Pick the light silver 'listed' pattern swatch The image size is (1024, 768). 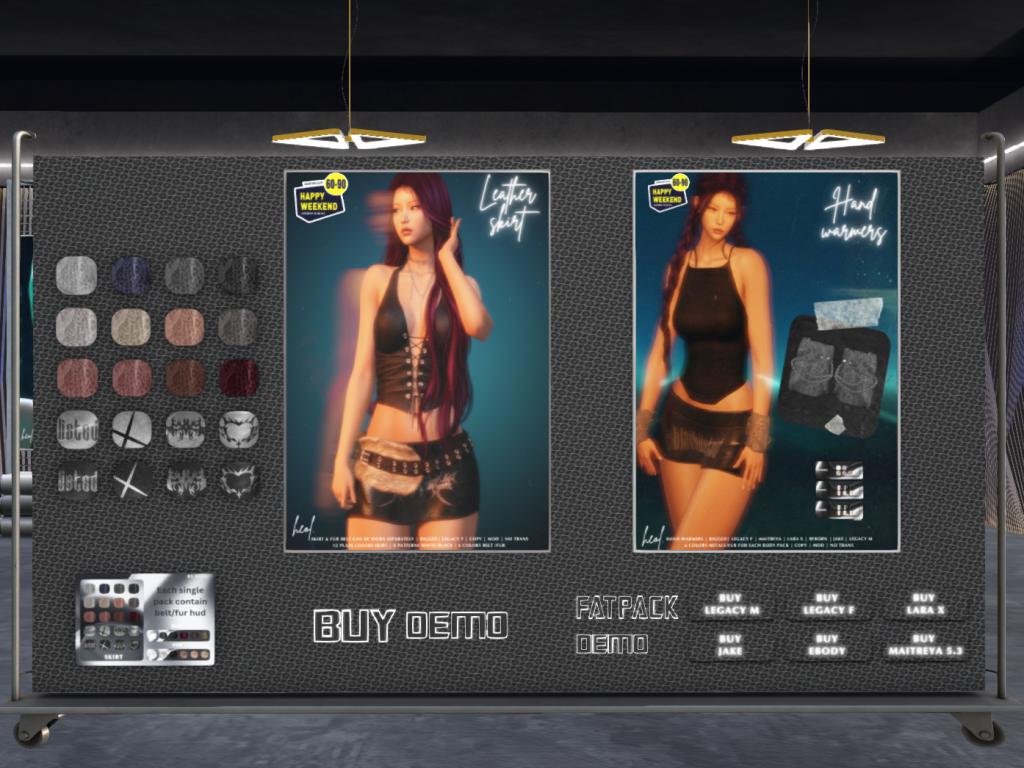click(77, 429)
